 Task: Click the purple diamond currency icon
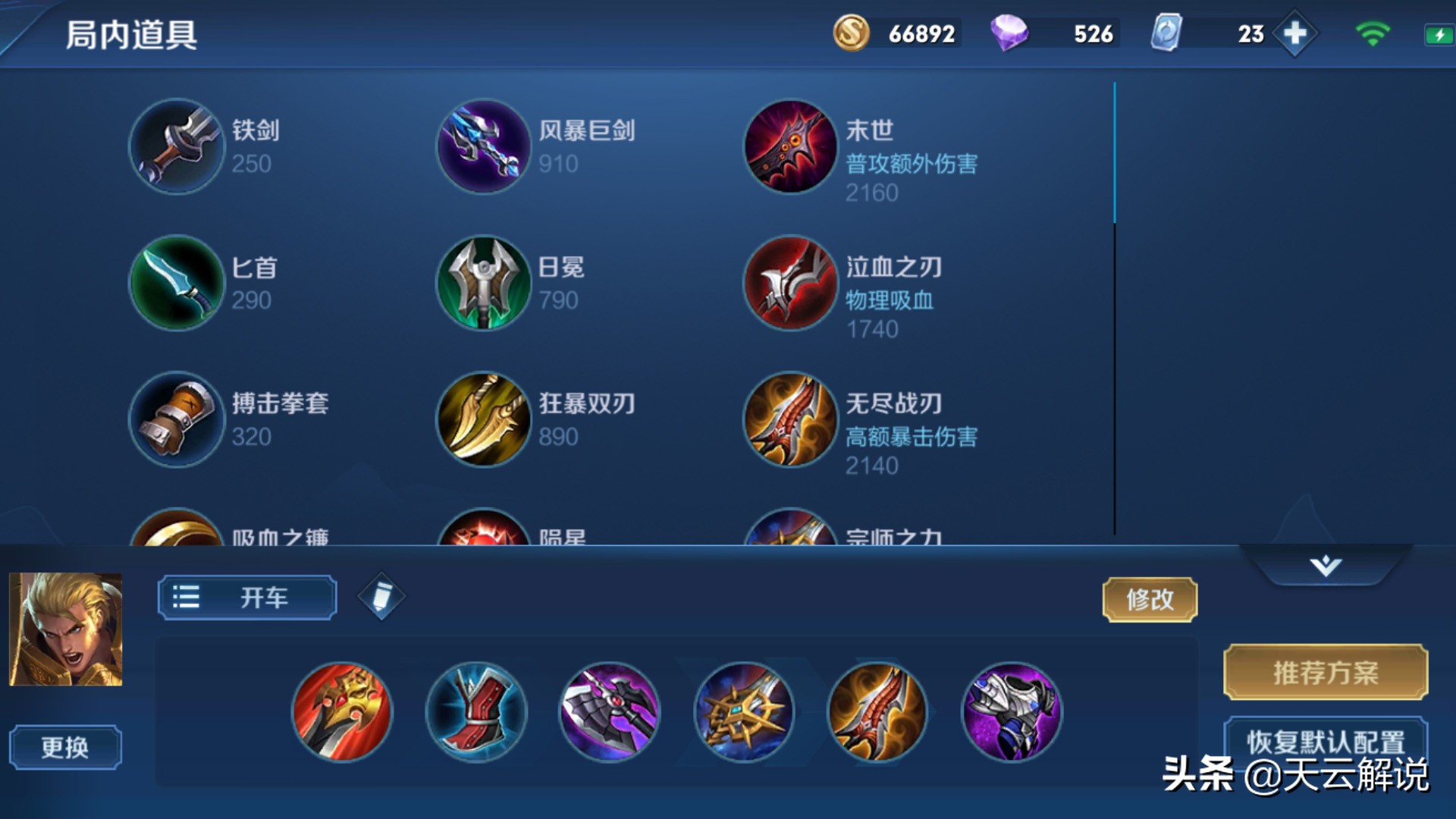coord(1011,33)
